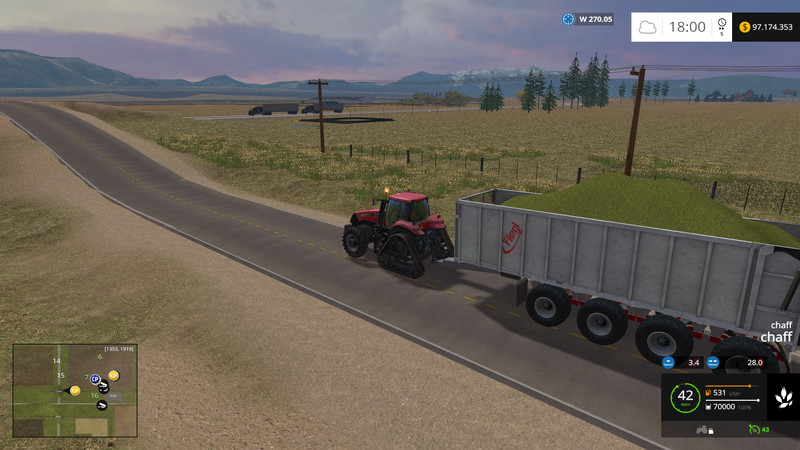Open the minimap in the corner

point(75,390)
